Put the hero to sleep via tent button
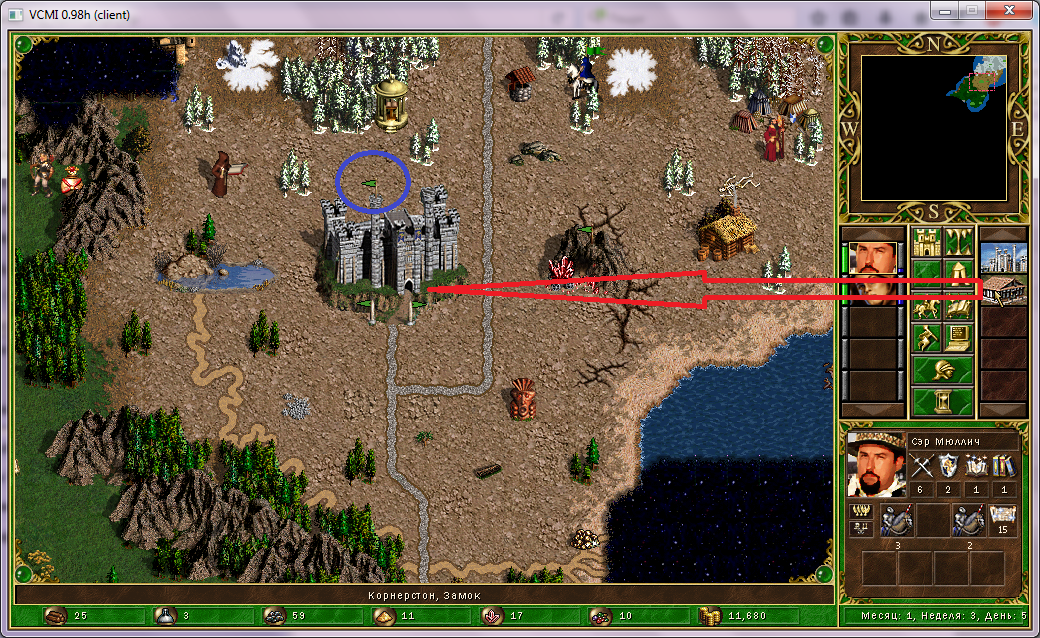The height and width of the screenshot is (638, 1040). coord(959,273)
